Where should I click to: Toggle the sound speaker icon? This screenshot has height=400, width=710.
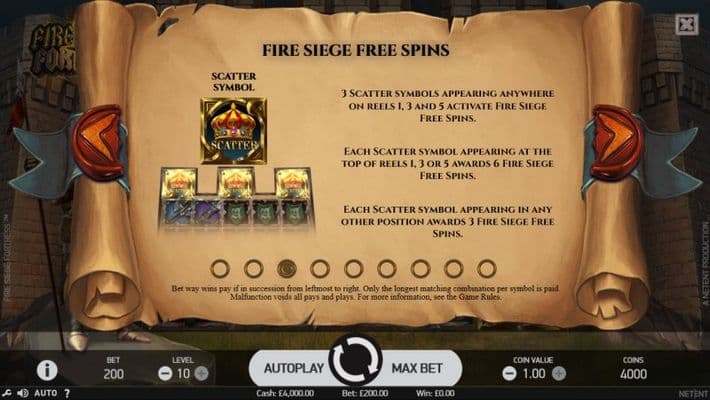[x=21, y=393]
